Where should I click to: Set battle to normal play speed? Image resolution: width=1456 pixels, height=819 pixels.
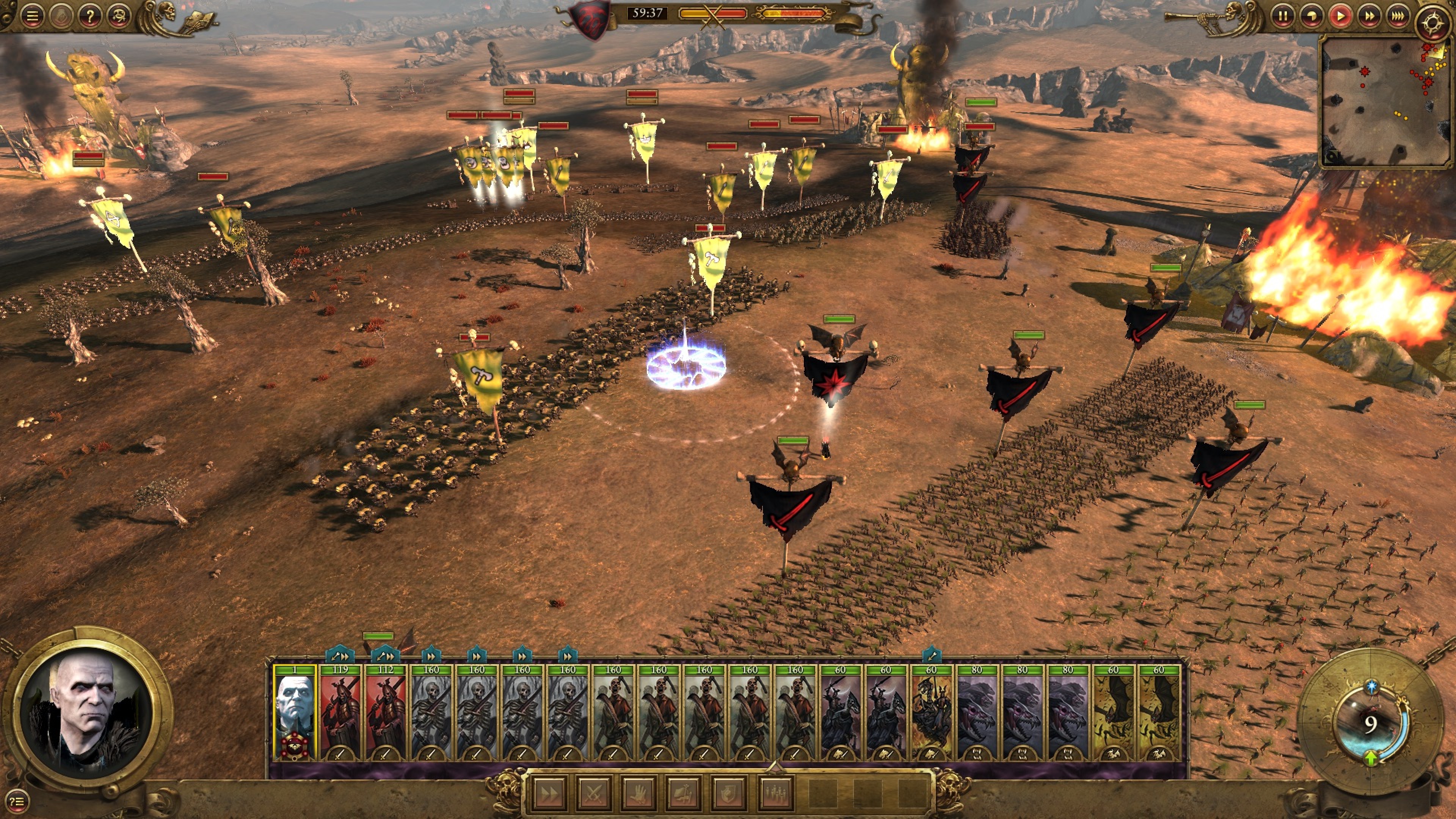[x=1340, y=16]
